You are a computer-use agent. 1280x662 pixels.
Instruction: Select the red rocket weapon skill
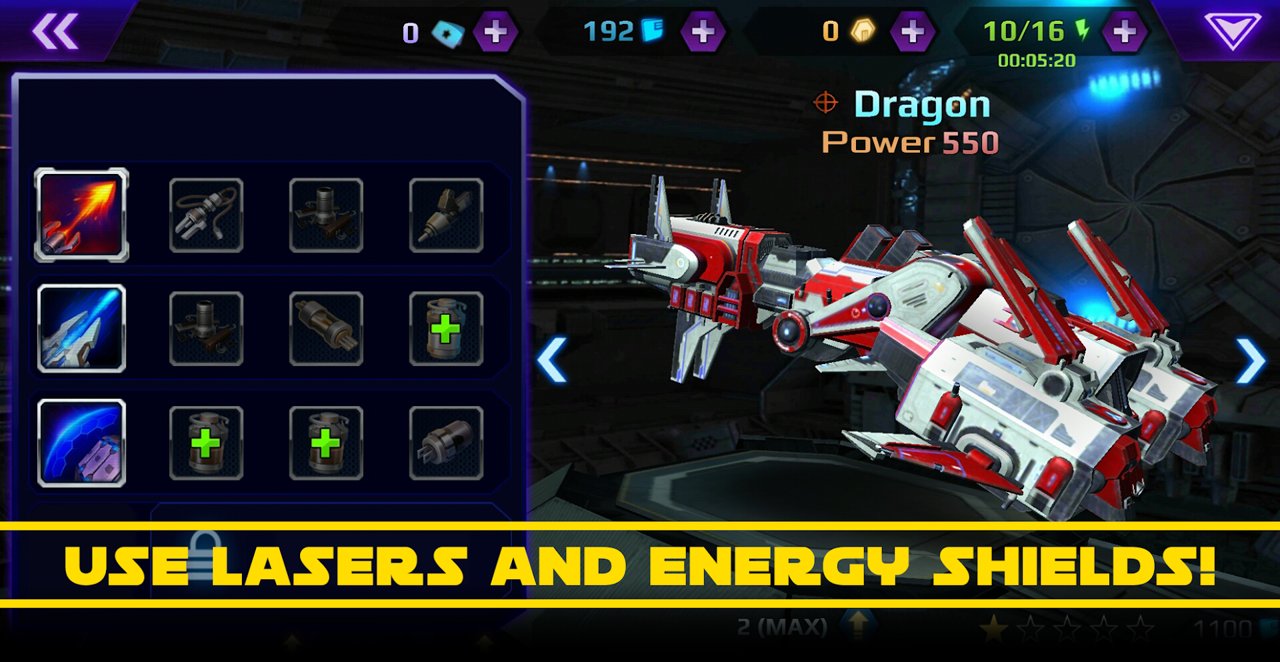coord(82,215)
